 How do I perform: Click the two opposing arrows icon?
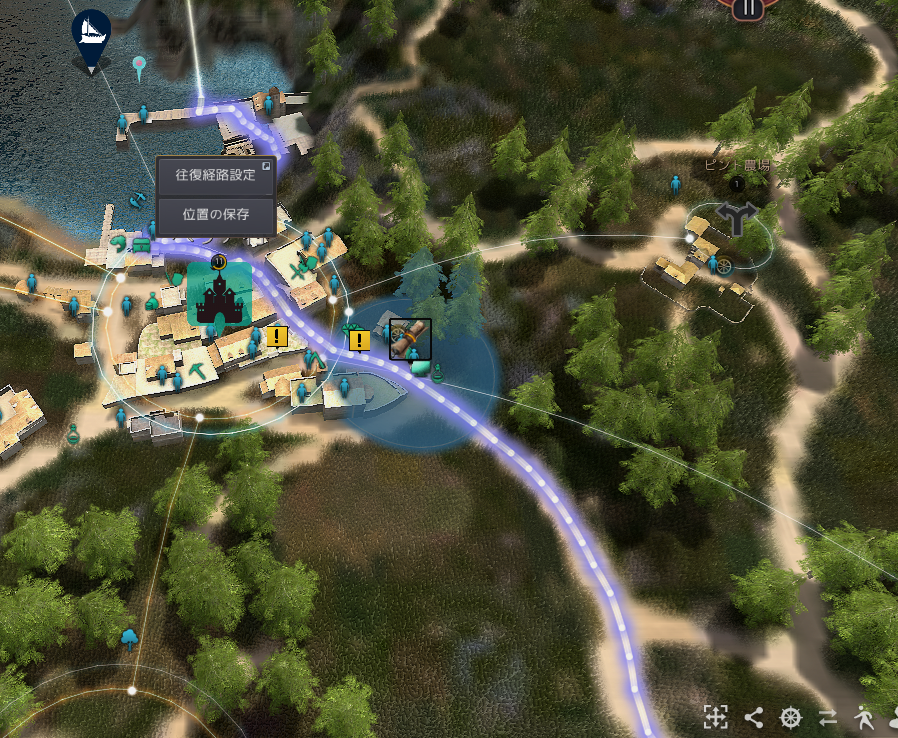click(x=827, y=716)
